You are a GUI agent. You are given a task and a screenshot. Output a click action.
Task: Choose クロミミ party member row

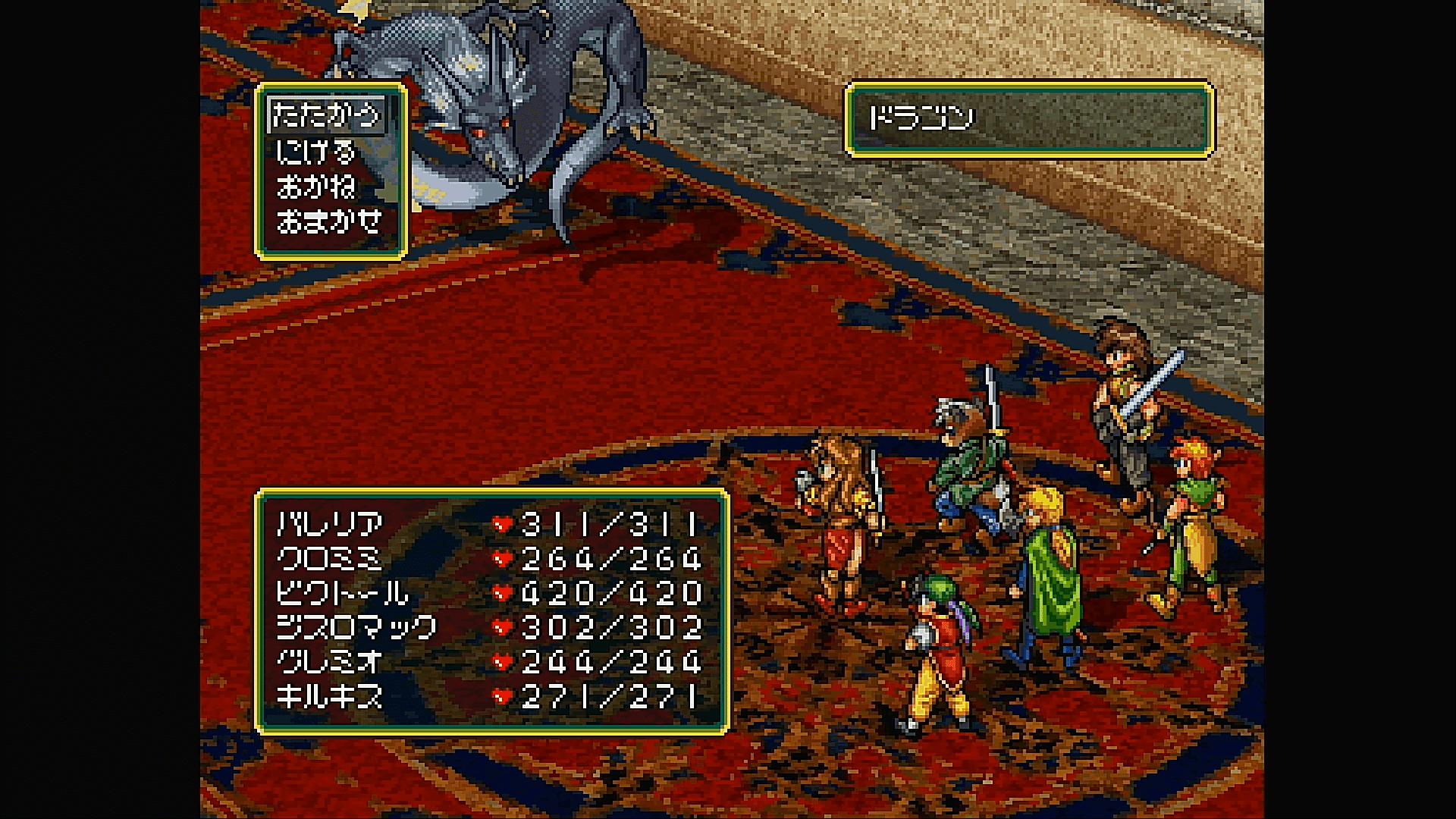329,559
